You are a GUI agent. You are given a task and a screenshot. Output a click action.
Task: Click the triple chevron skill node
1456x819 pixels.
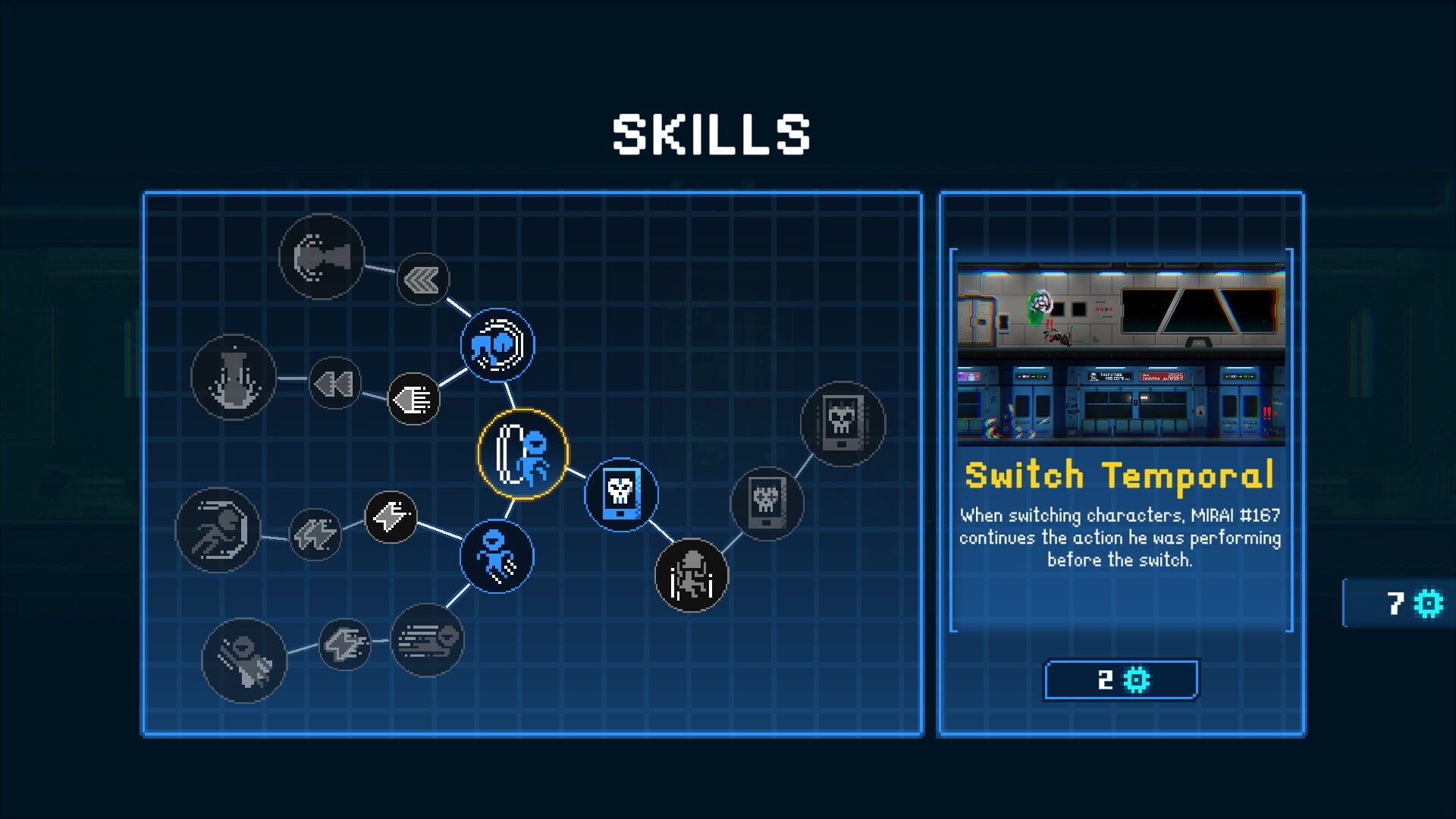coord(421,279)
